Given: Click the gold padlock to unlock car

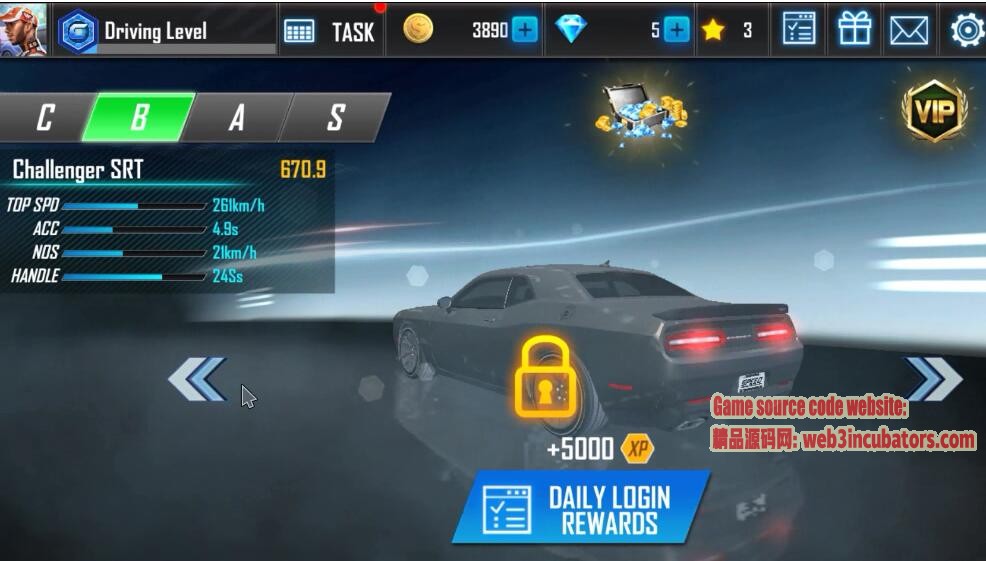Looking at the screenshot, I should click(x=545, y=377).
